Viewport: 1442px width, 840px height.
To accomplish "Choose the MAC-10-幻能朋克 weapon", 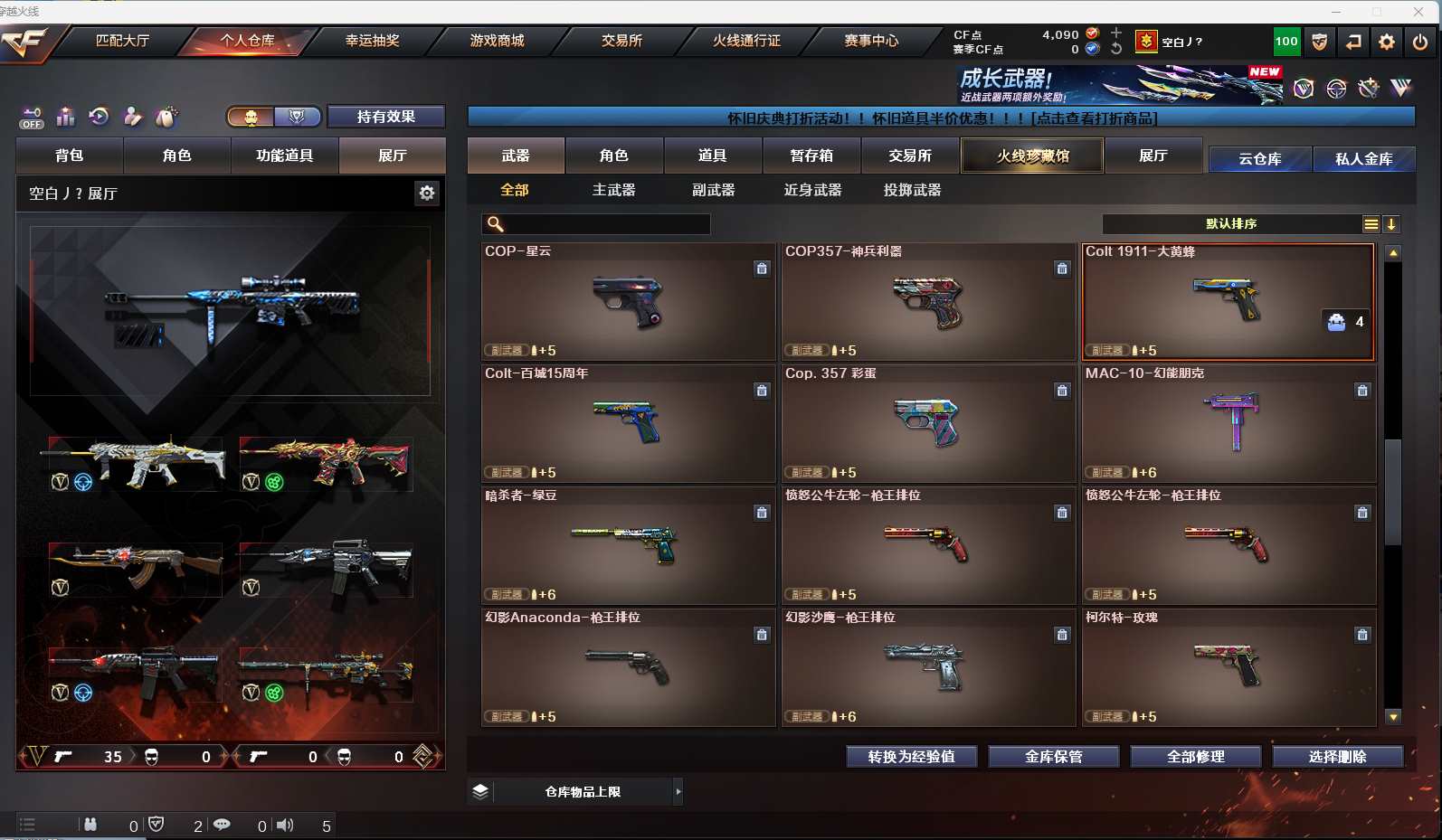I will tap(1229, 423).
